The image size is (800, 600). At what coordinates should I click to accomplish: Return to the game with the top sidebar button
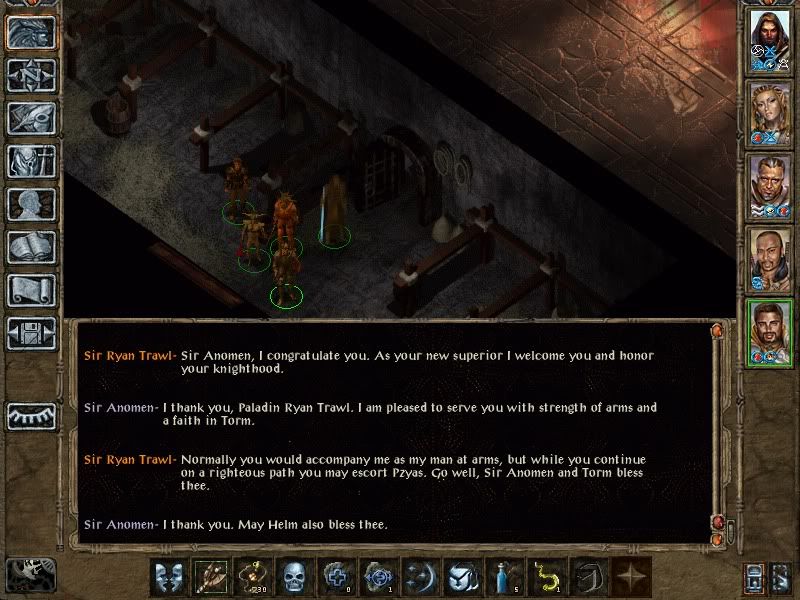(31, 32)
